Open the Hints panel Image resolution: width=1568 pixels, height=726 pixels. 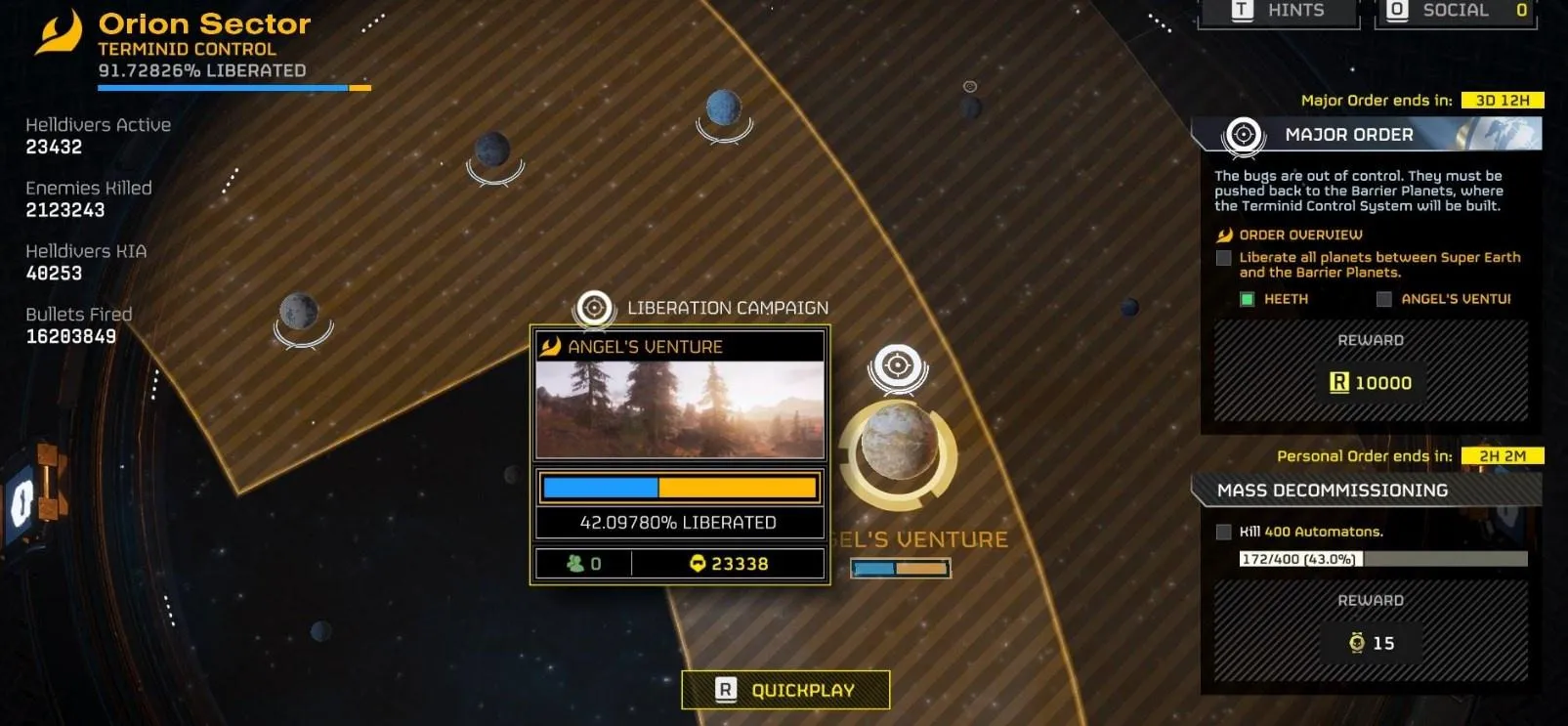(1279, 12)
